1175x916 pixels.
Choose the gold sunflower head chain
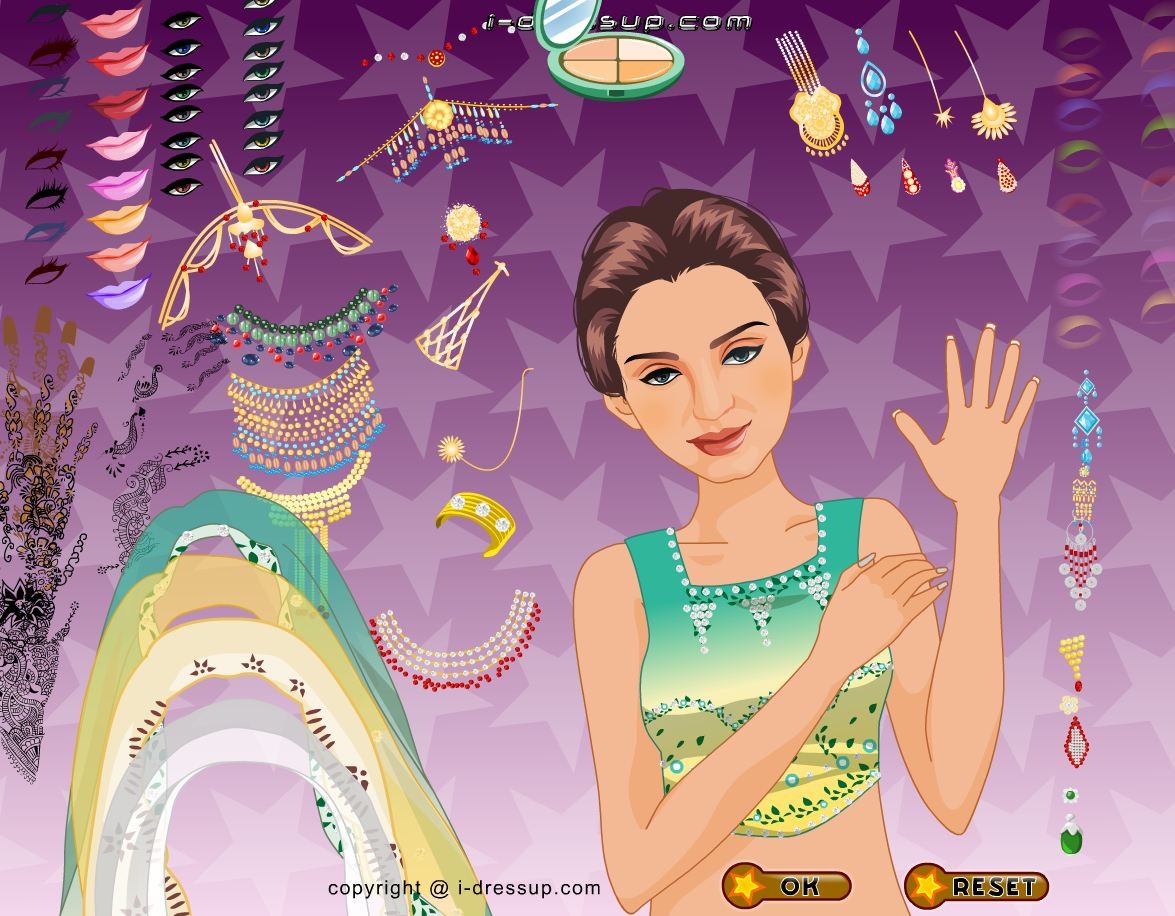[x=990, y=110]
